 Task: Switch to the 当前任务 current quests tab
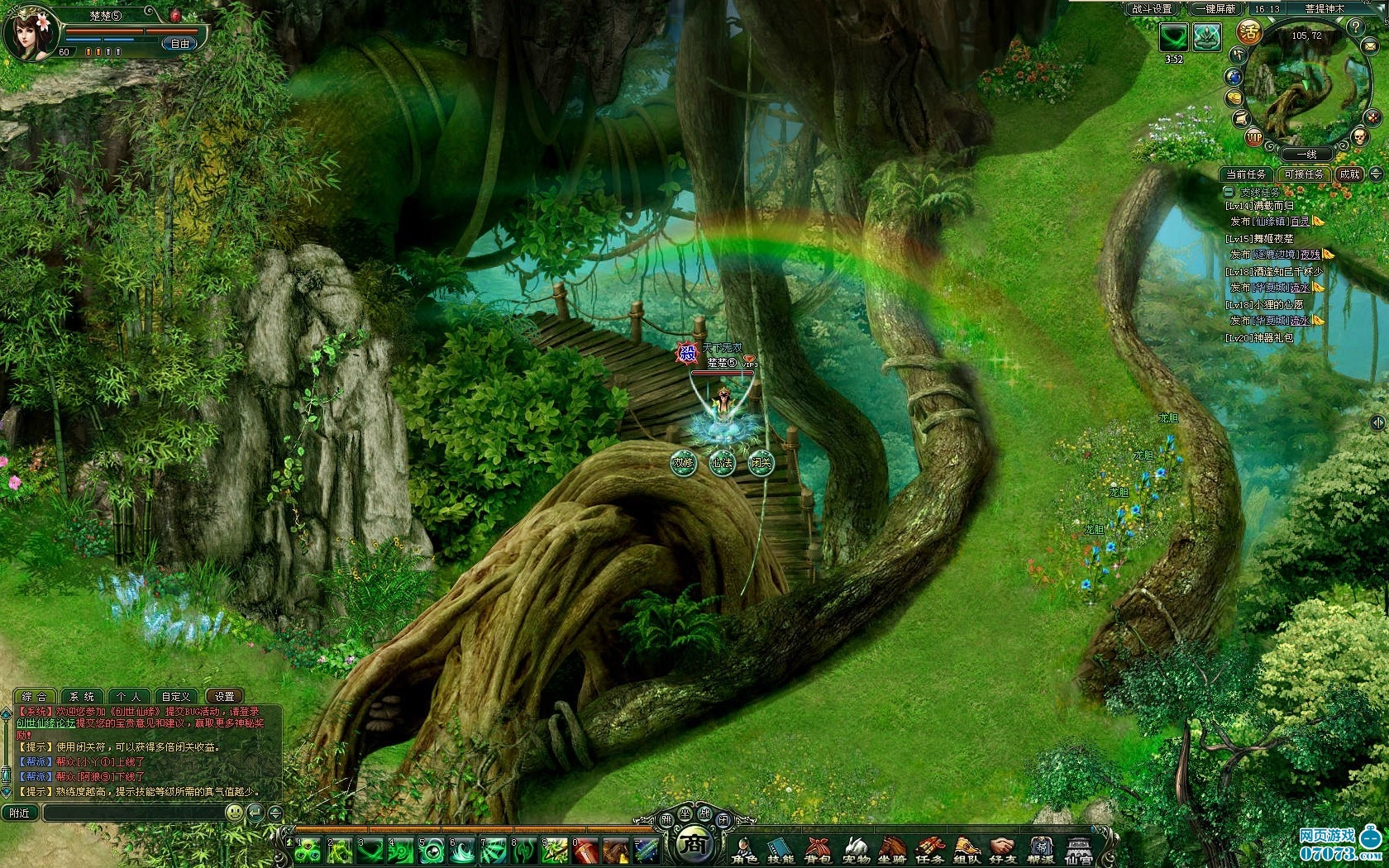[1245, 174]
